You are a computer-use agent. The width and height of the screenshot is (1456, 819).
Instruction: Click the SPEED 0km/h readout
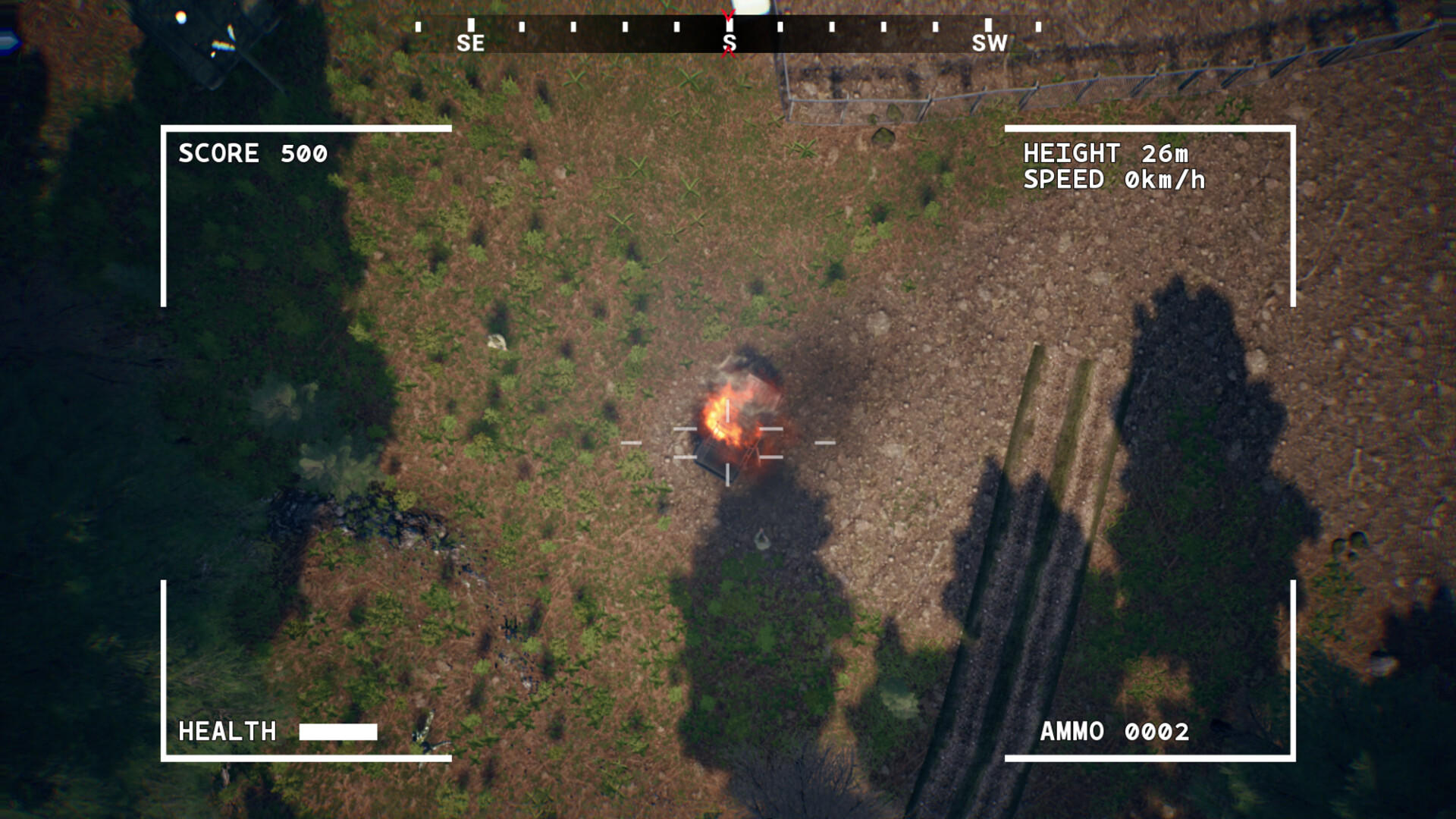(1115, 182)
